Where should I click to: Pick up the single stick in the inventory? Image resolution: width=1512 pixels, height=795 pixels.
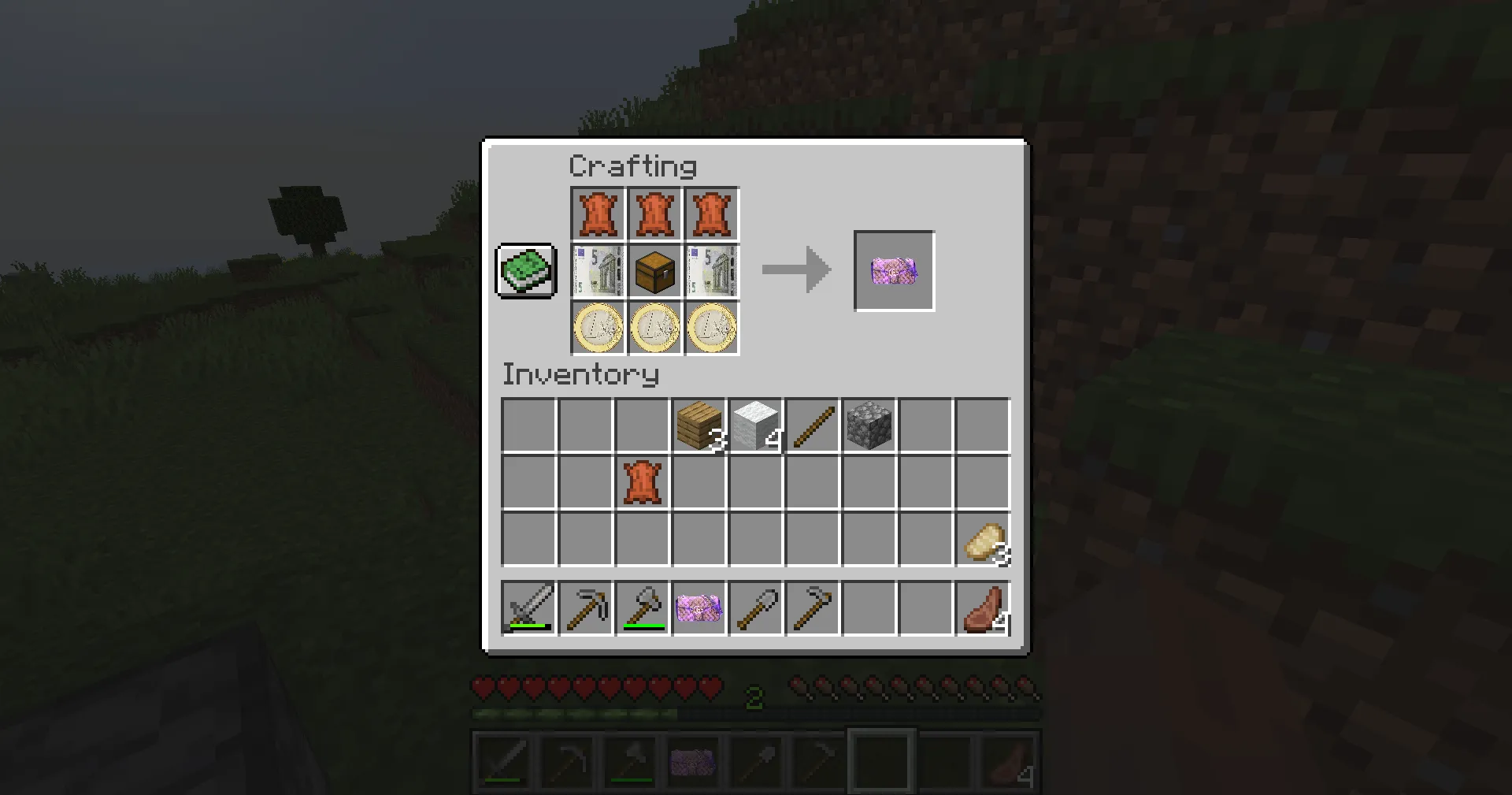[x=812, y=425]
